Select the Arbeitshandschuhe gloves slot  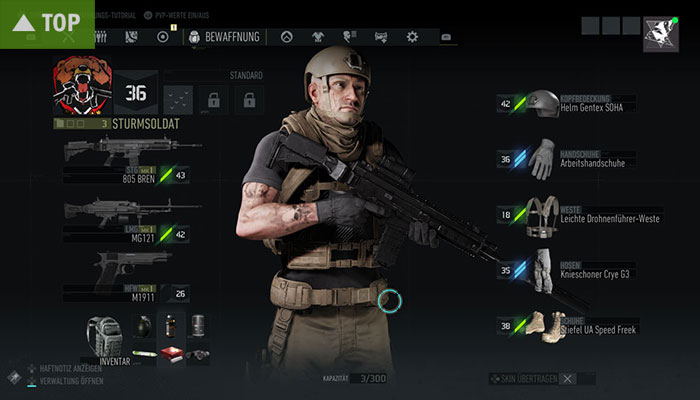(x=543, y=158)
